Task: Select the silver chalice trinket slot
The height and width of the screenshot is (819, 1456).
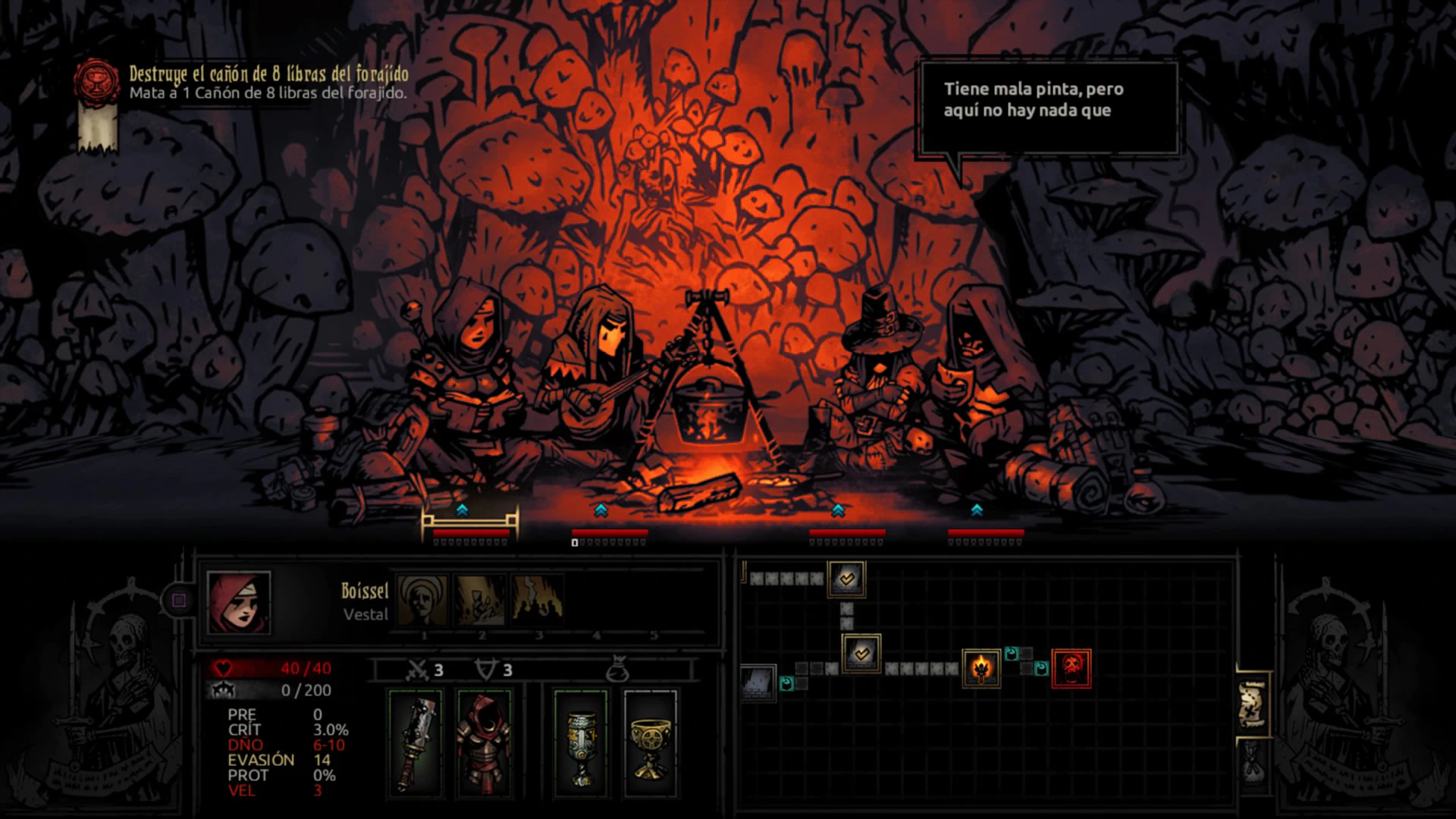Action: click(x=581, y=743)
